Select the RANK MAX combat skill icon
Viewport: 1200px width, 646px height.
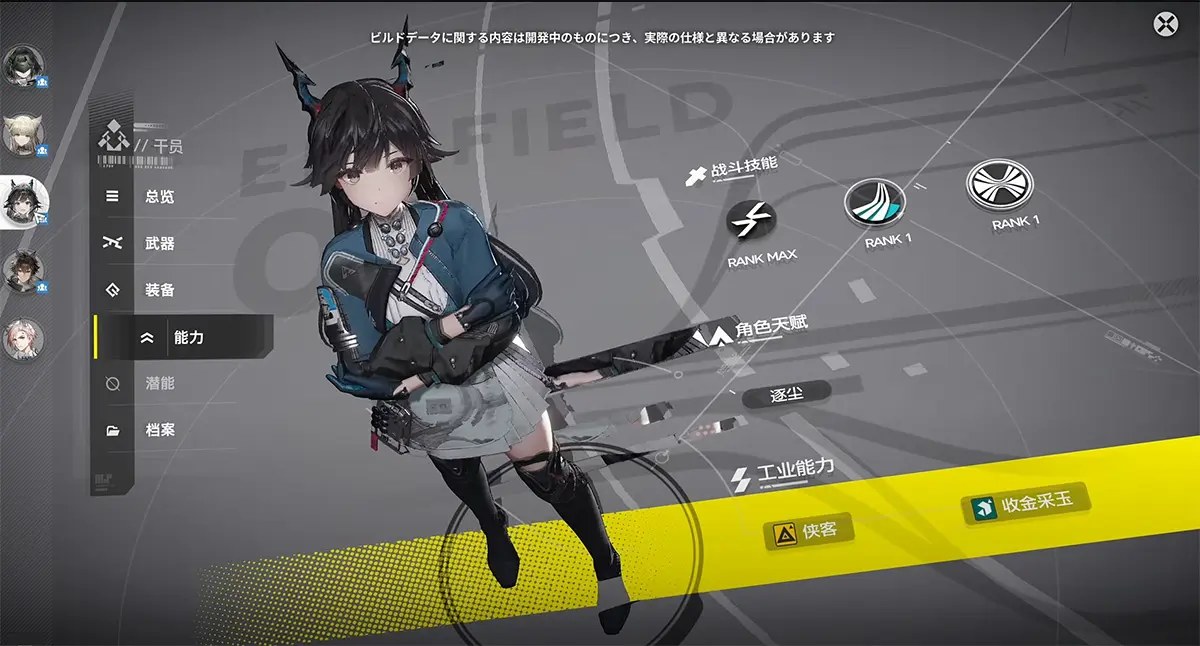(x=751, y=222)
